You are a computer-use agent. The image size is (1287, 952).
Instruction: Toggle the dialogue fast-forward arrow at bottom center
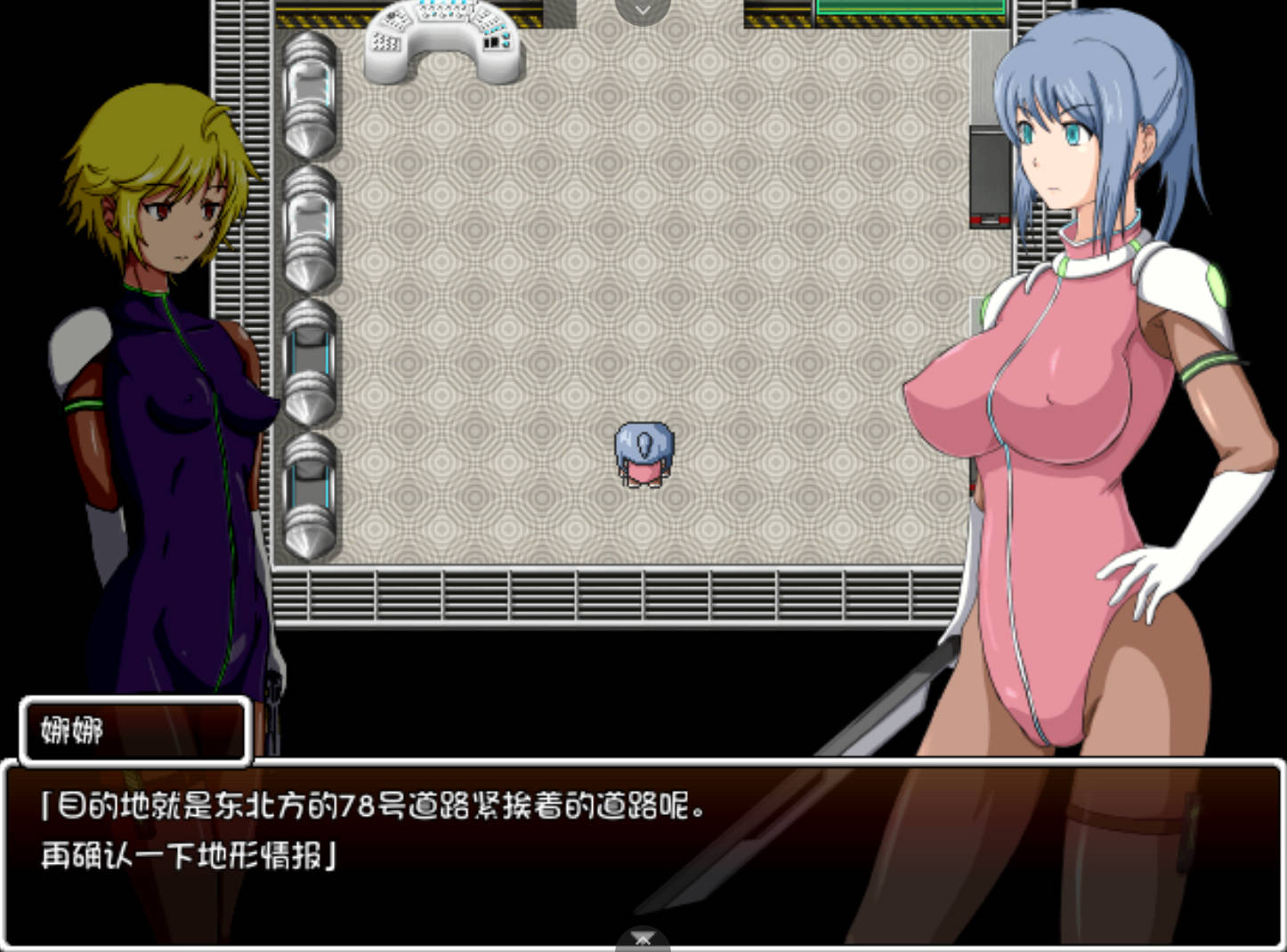click(x=643, y=939)
